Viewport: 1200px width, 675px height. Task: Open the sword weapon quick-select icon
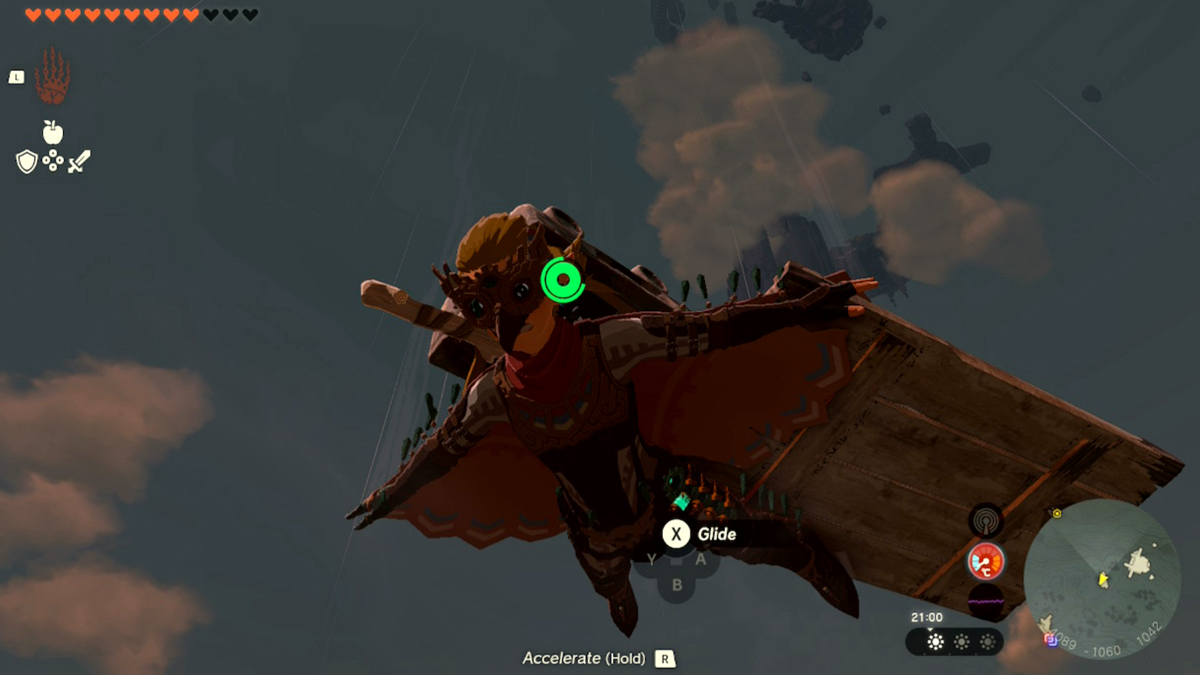click(79, 161)
